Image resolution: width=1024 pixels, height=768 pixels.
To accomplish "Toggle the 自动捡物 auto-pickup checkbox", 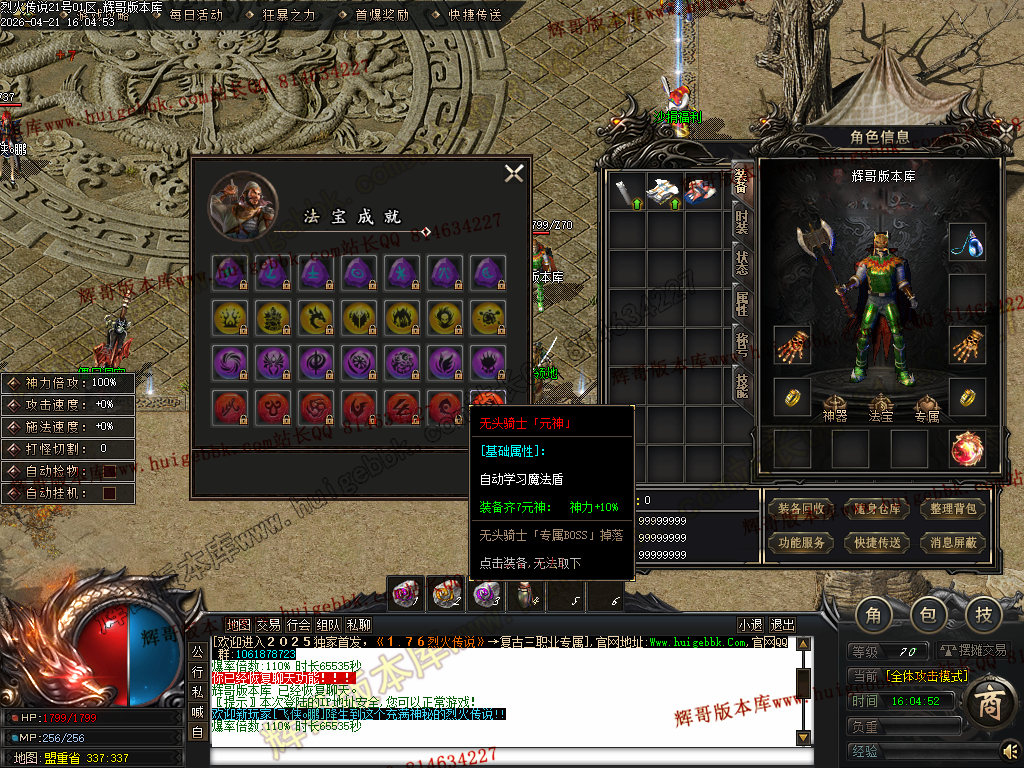I will point(109,471).
